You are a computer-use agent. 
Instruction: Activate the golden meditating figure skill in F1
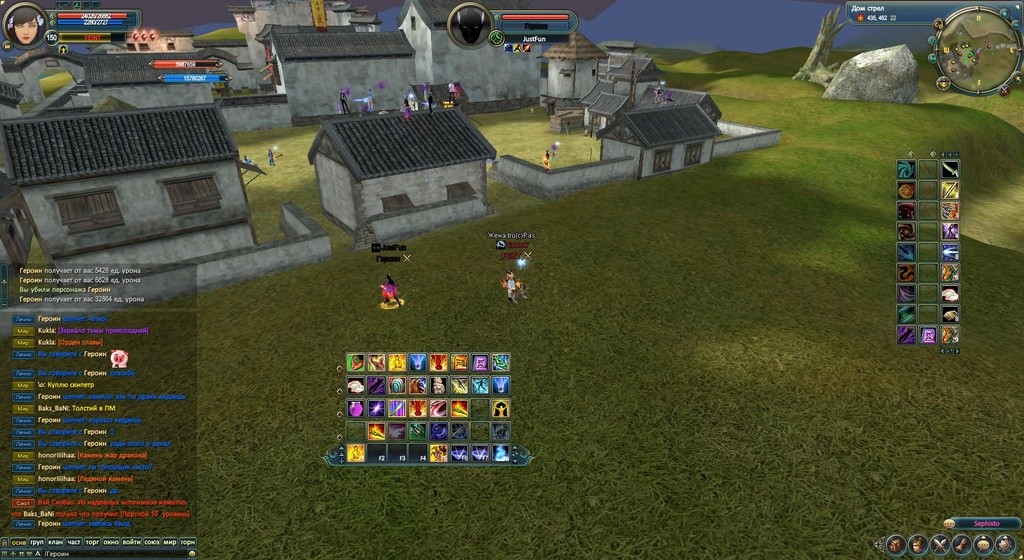click(356, 453)
